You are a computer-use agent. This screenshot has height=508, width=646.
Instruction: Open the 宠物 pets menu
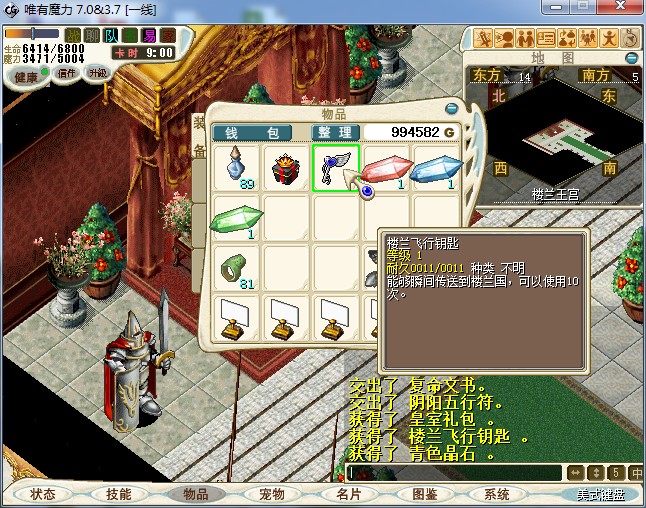[272, 494]
